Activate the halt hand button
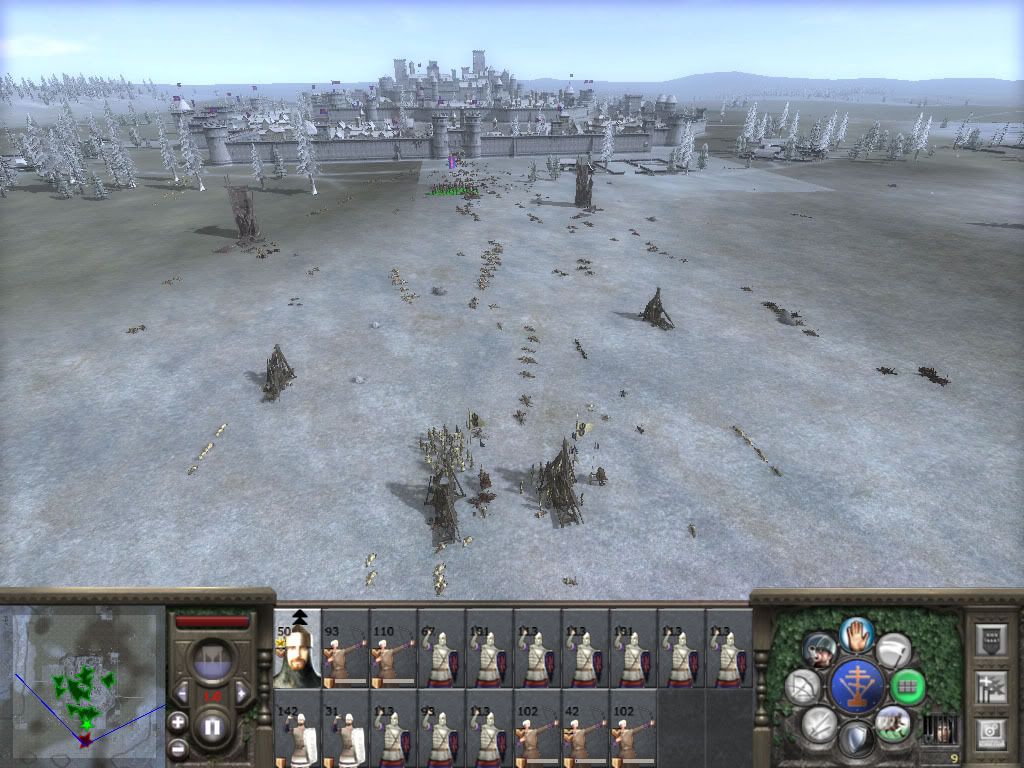 [857, 633]
